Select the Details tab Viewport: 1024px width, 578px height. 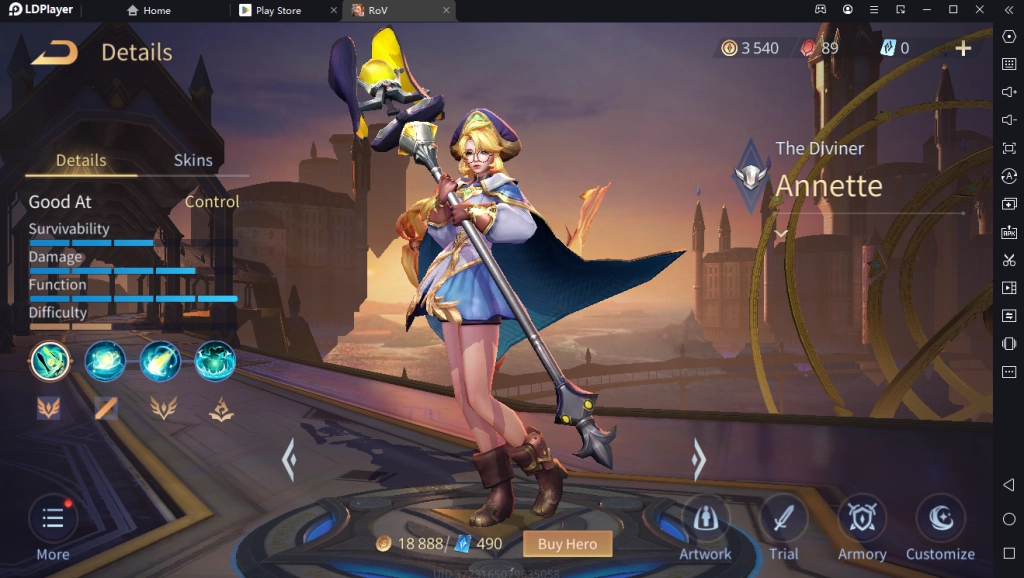pyautogui.click(x=81, y=160)
